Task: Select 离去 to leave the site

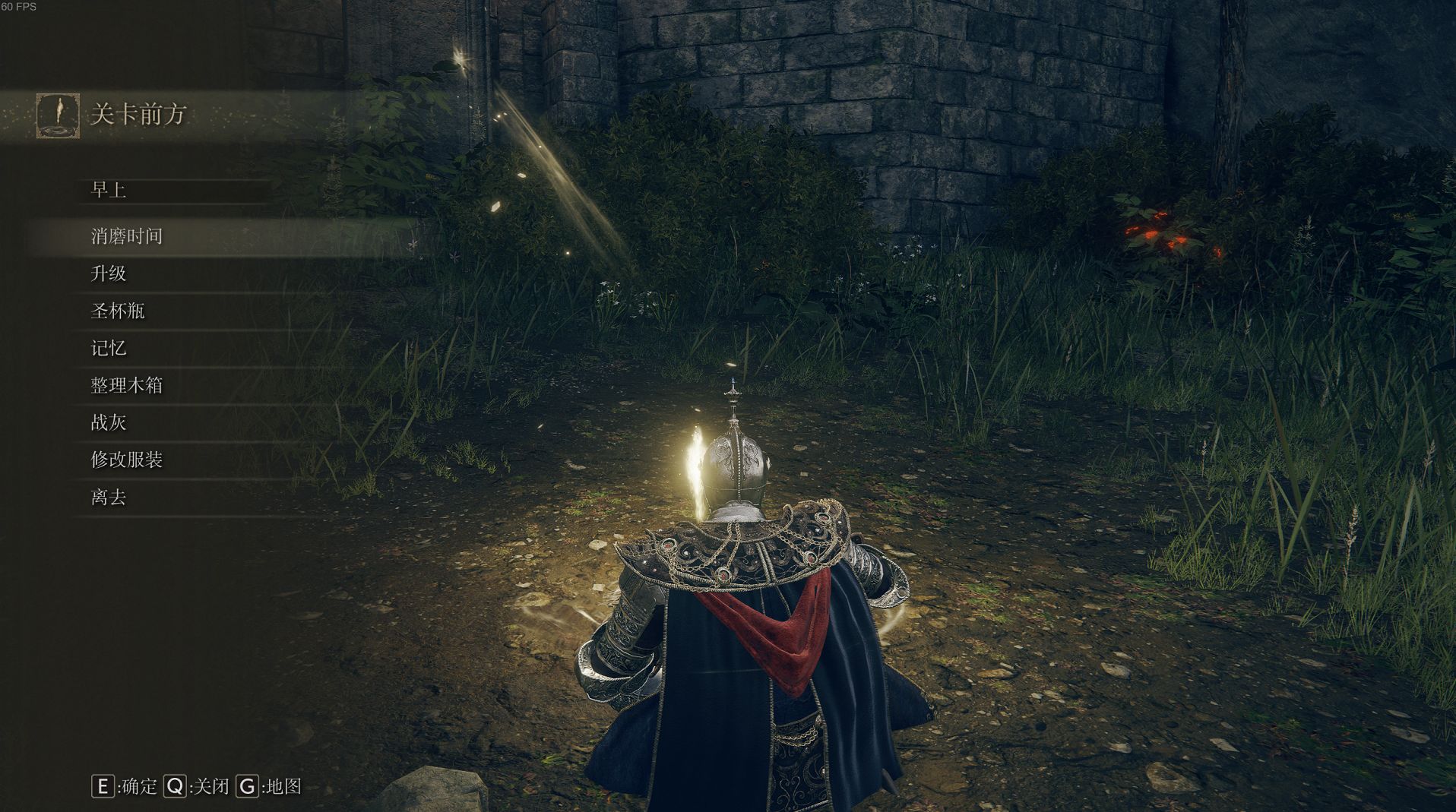Action: click(x=109, y=498)
